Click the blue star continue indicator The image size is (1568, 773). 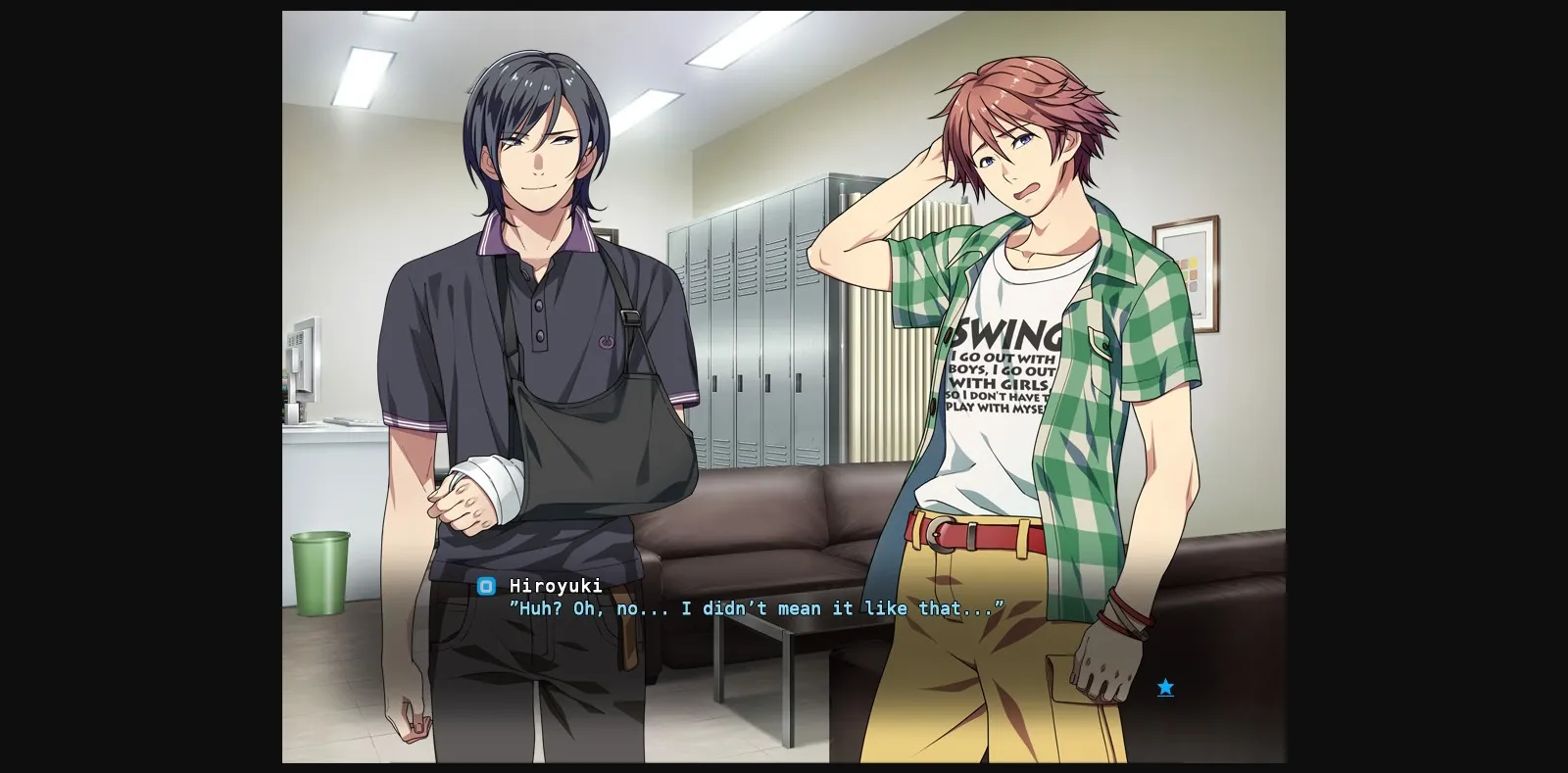tap(1164, 688)
